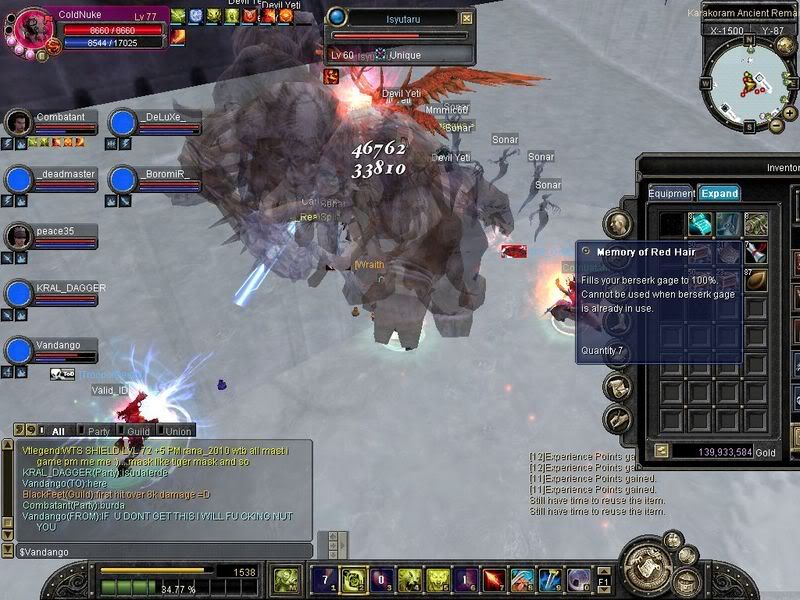Show the Guild chat tab
Image resolution: width=800 pixels, height=600 pixels.
pyautogui.click(x=138, y=431)
